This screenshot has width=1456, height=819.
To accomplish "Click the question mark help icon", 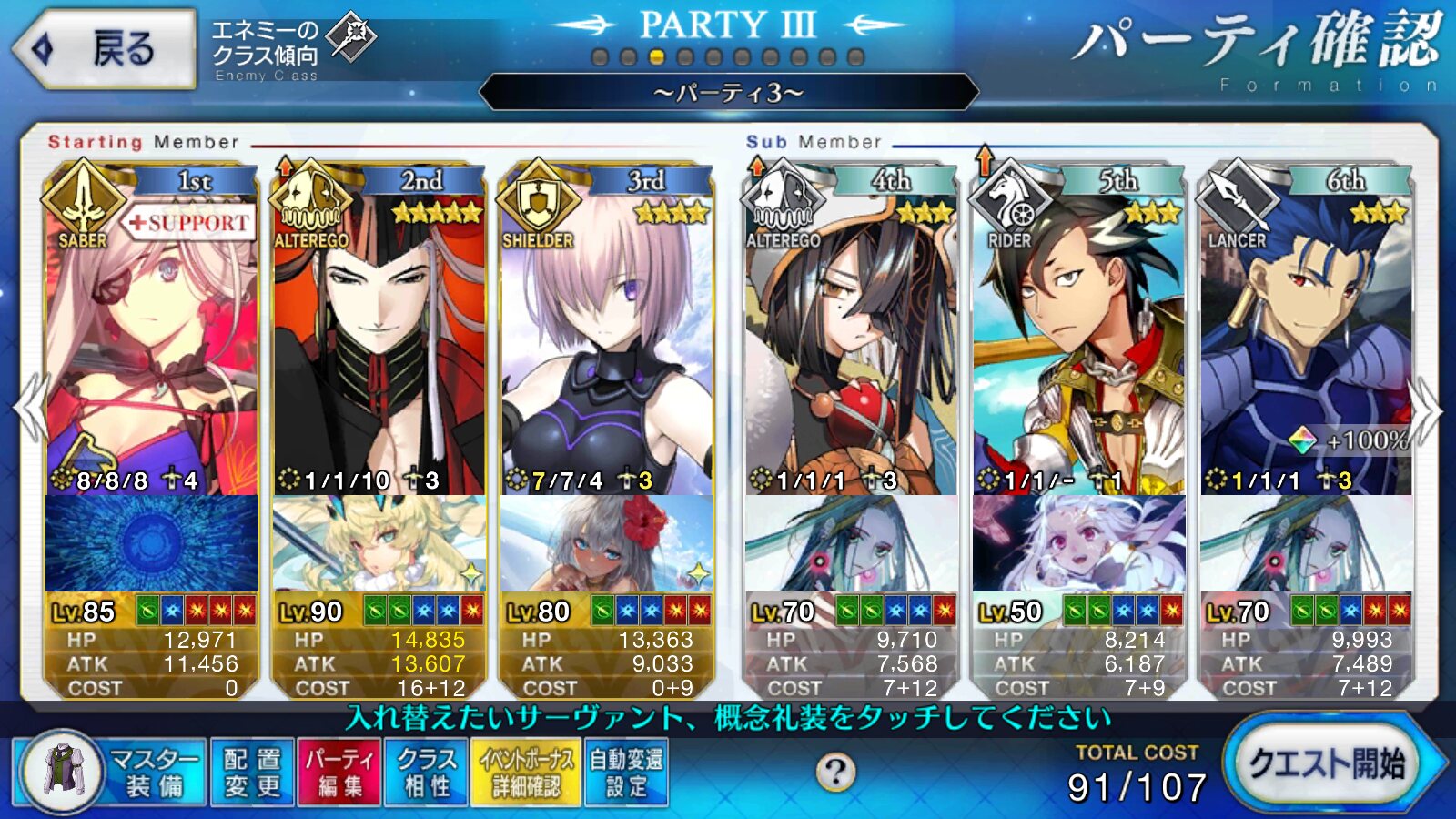I will tap(834, 773).
